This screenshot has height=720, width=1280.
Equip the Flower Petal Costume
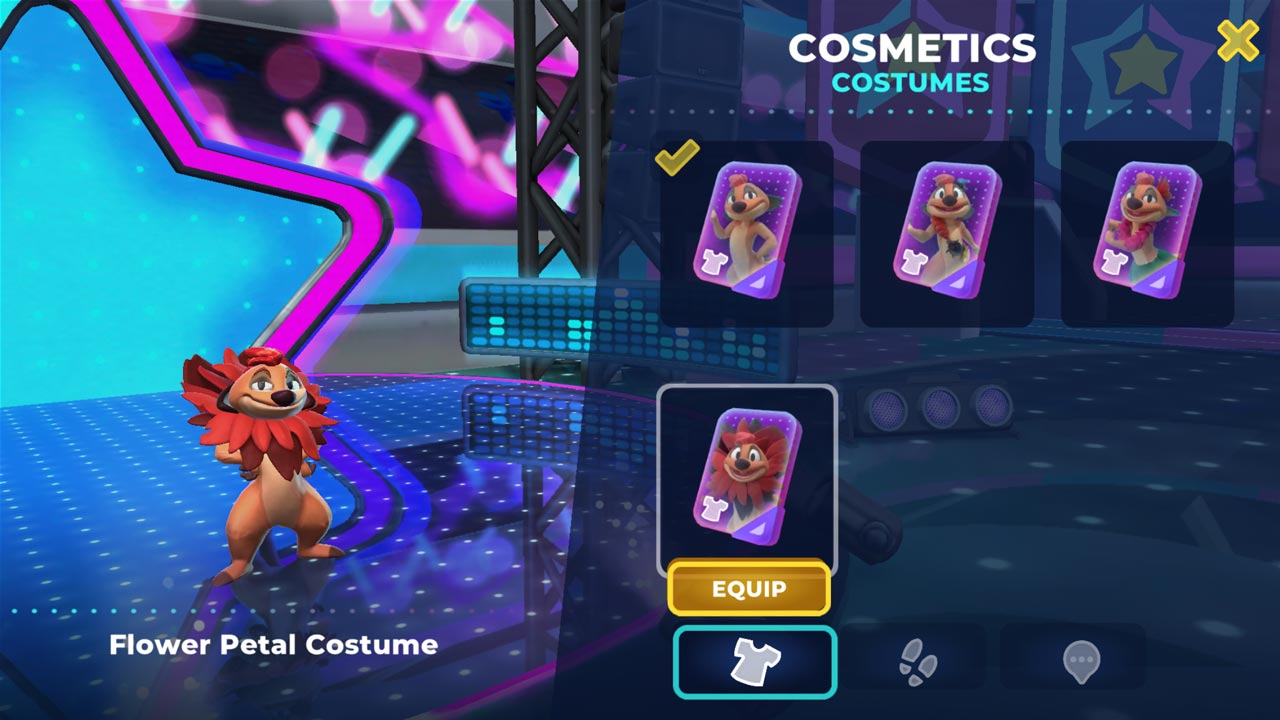(x=748, y=588)
